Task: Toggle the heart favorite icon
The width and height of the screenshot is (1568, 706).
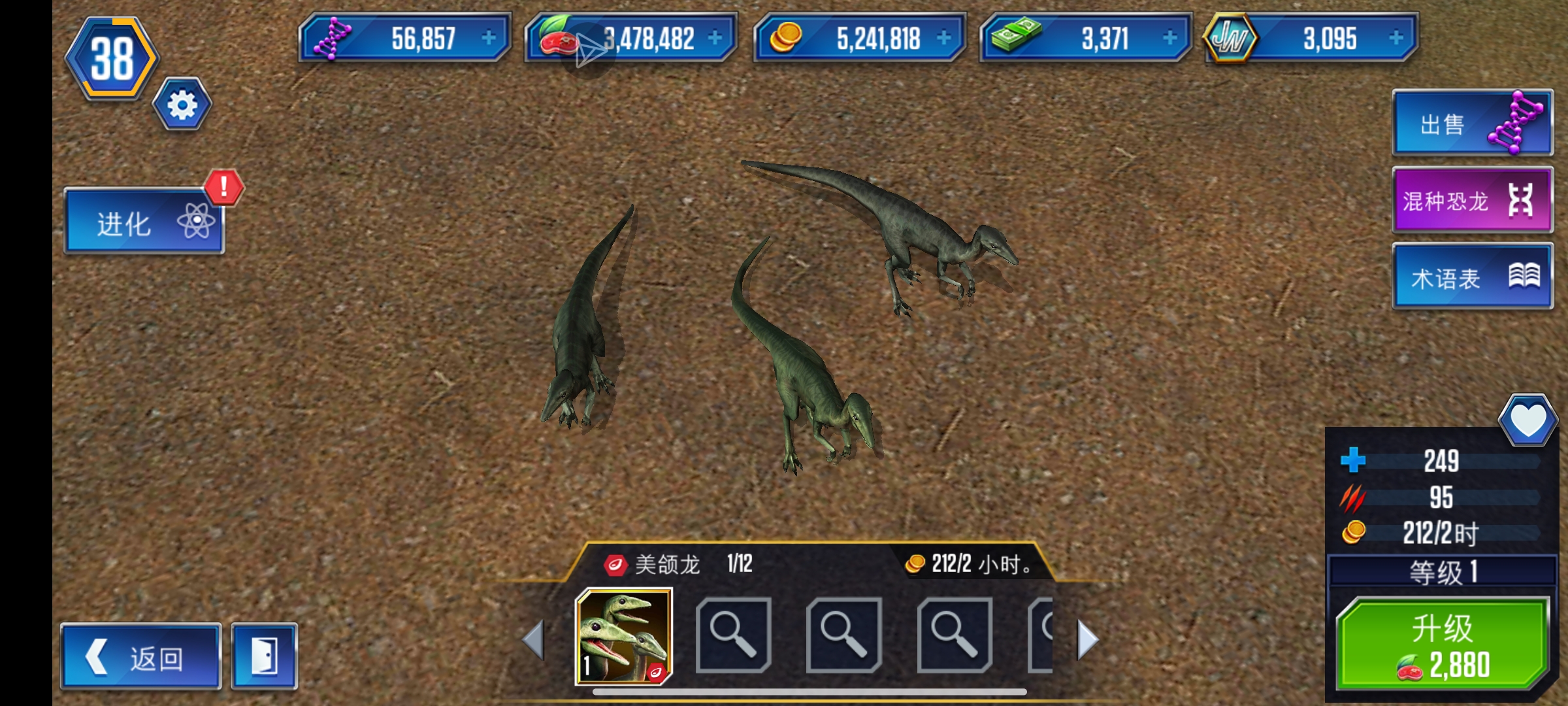Action: 1527,420
